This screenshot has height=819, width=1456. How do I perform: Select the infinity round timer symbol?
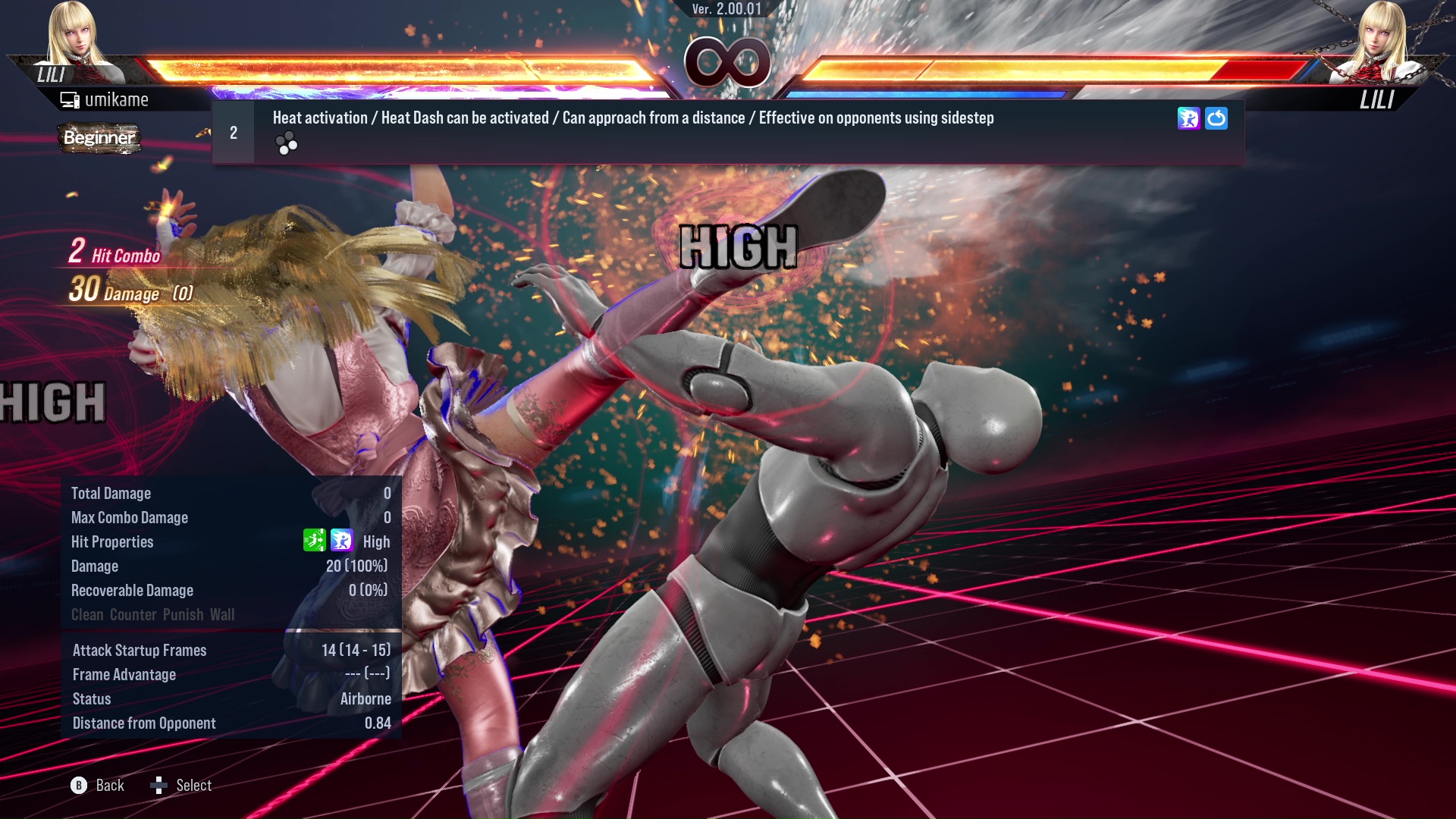point(728,62)
